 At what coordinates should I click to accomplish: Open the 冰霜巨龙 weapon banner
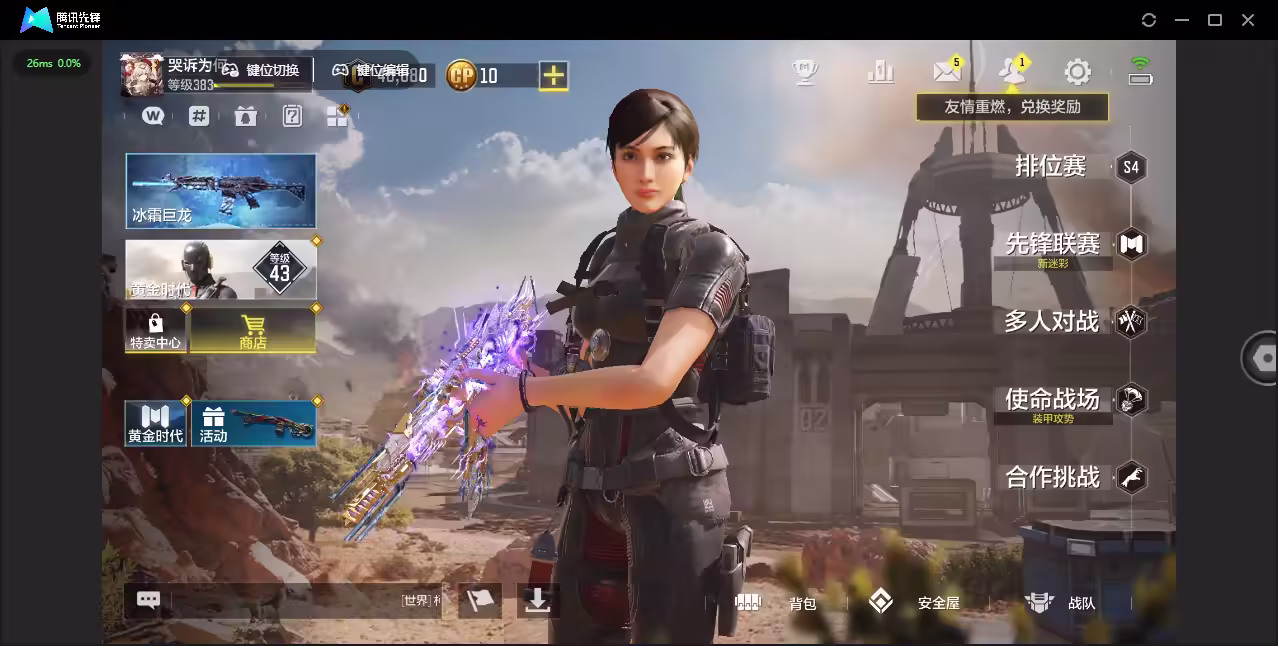(x=220, y=190)
